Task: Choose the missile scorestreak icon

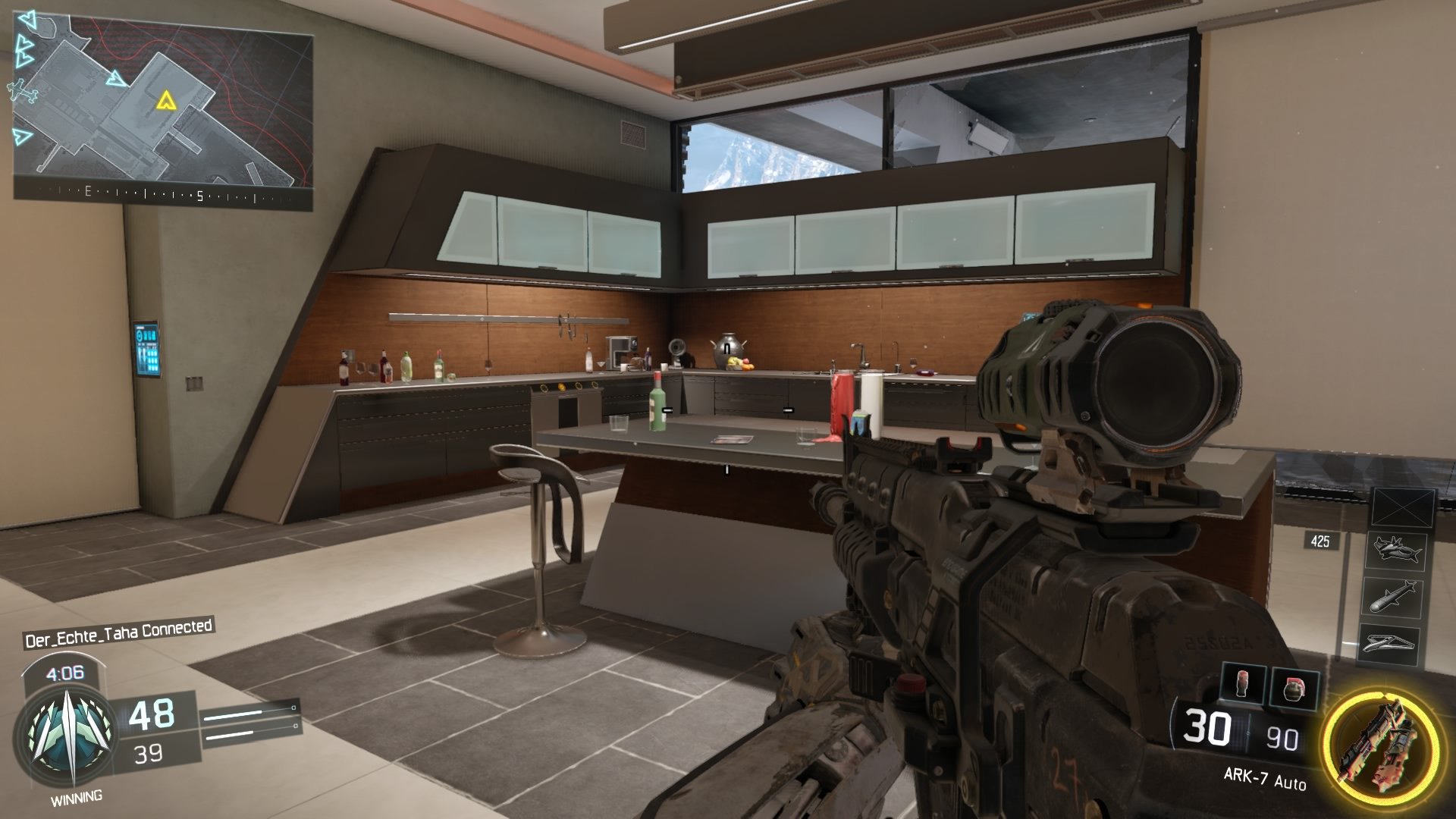Action: pos(1392,597)
